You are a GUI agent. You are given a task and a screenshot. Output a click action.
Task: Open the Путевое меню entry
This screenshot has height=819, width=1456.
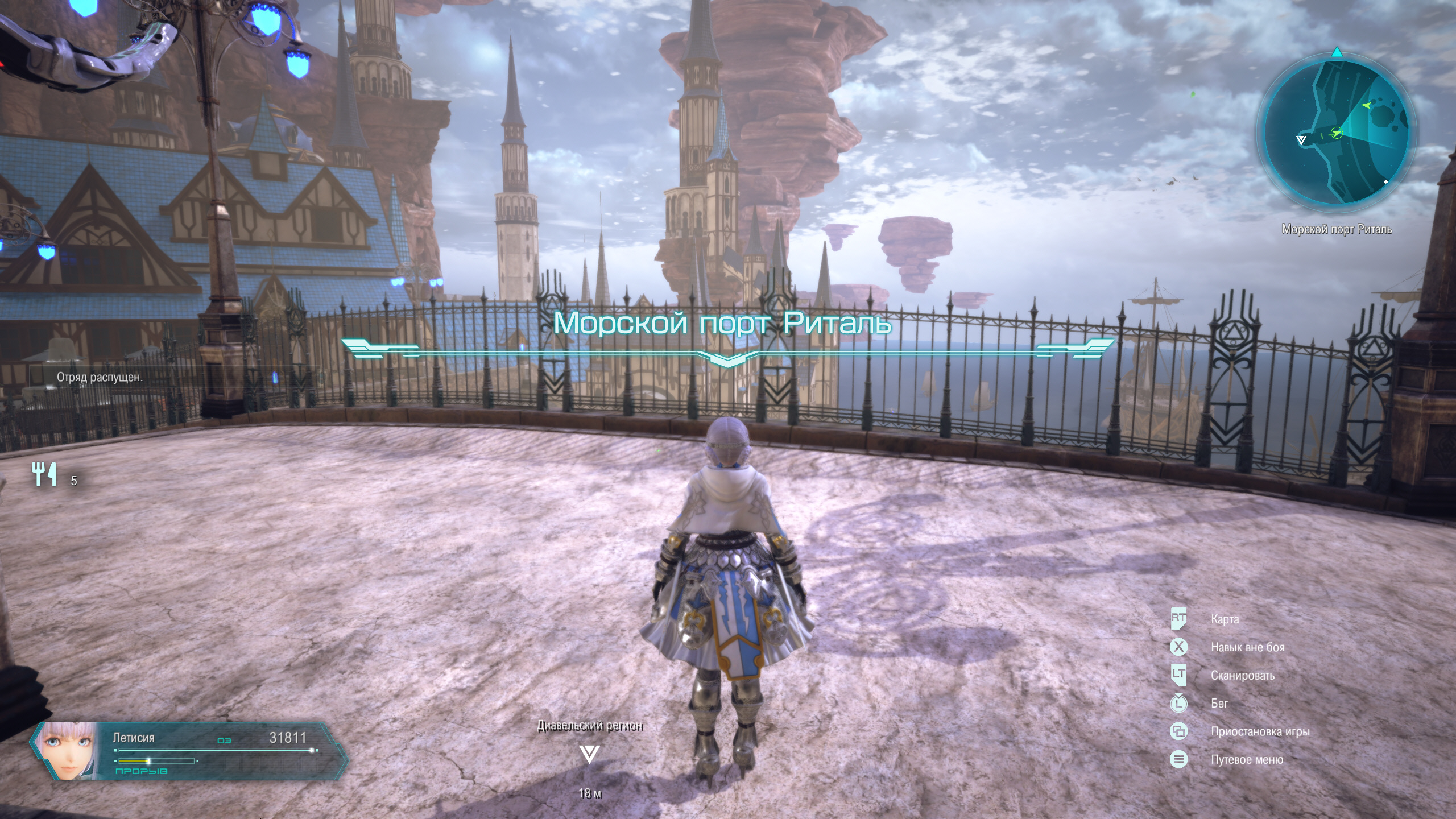coord(1247,760)
